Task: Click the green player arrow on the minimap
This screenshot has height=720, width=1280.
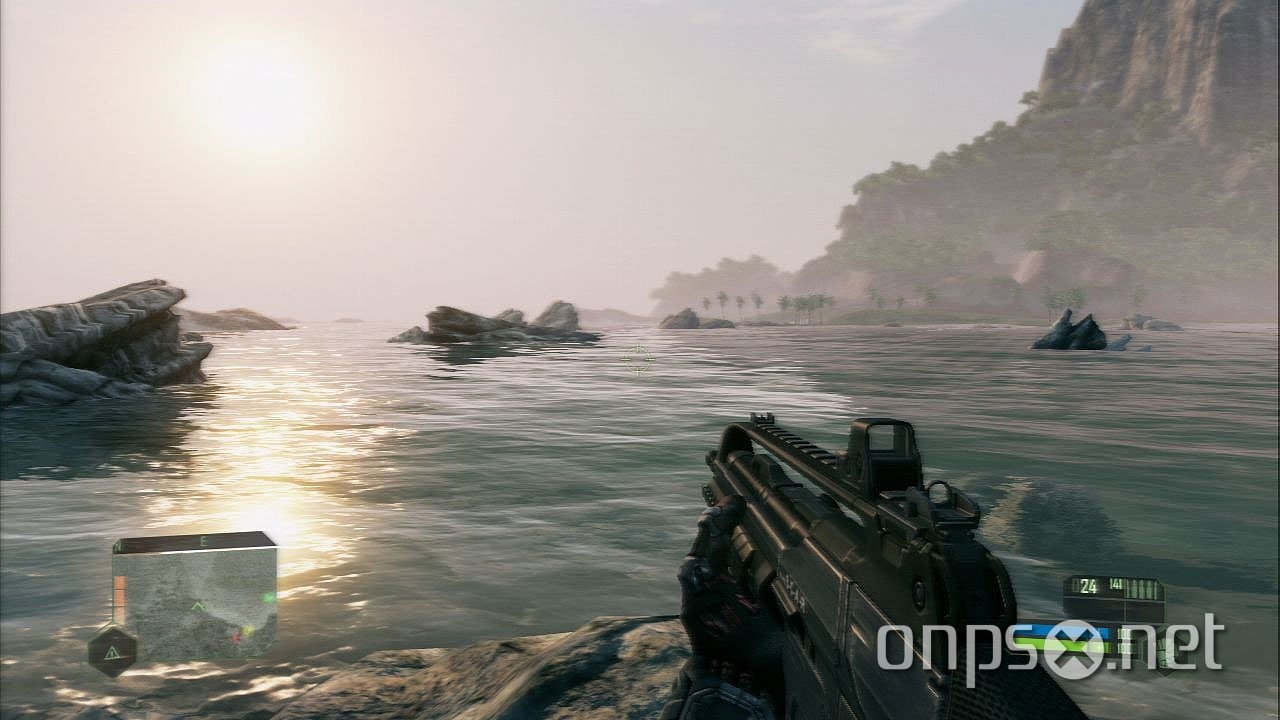Action: 198,605
